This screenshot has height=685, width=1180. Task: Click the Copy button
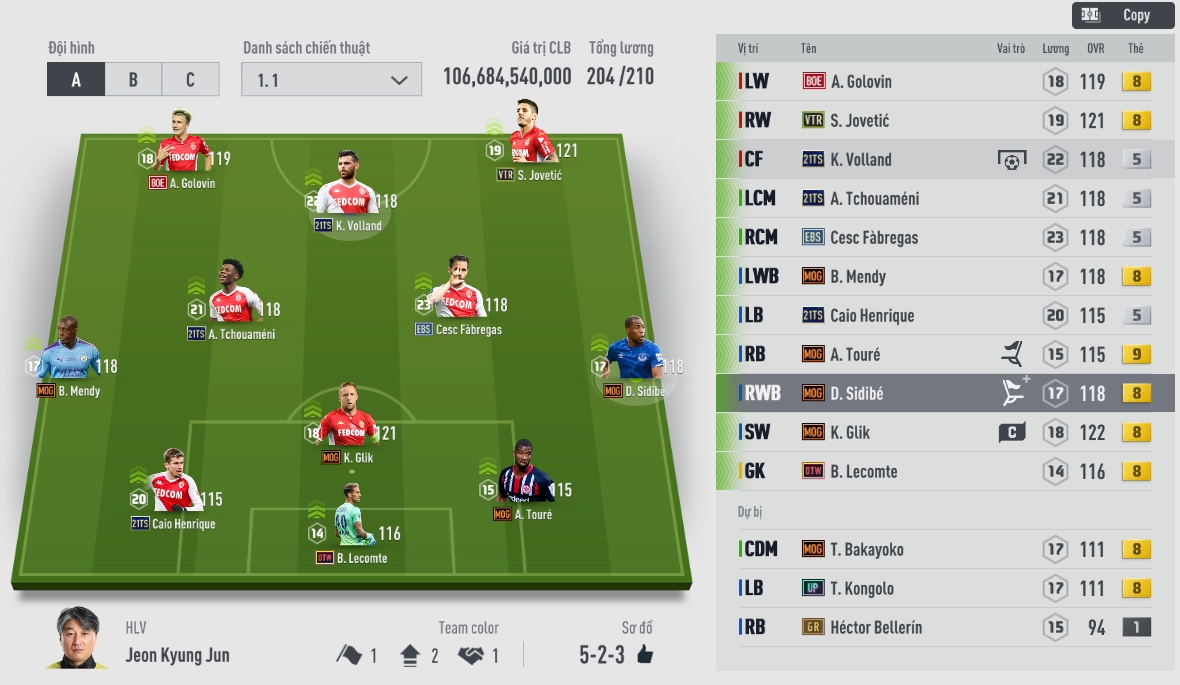point(1123,15)
